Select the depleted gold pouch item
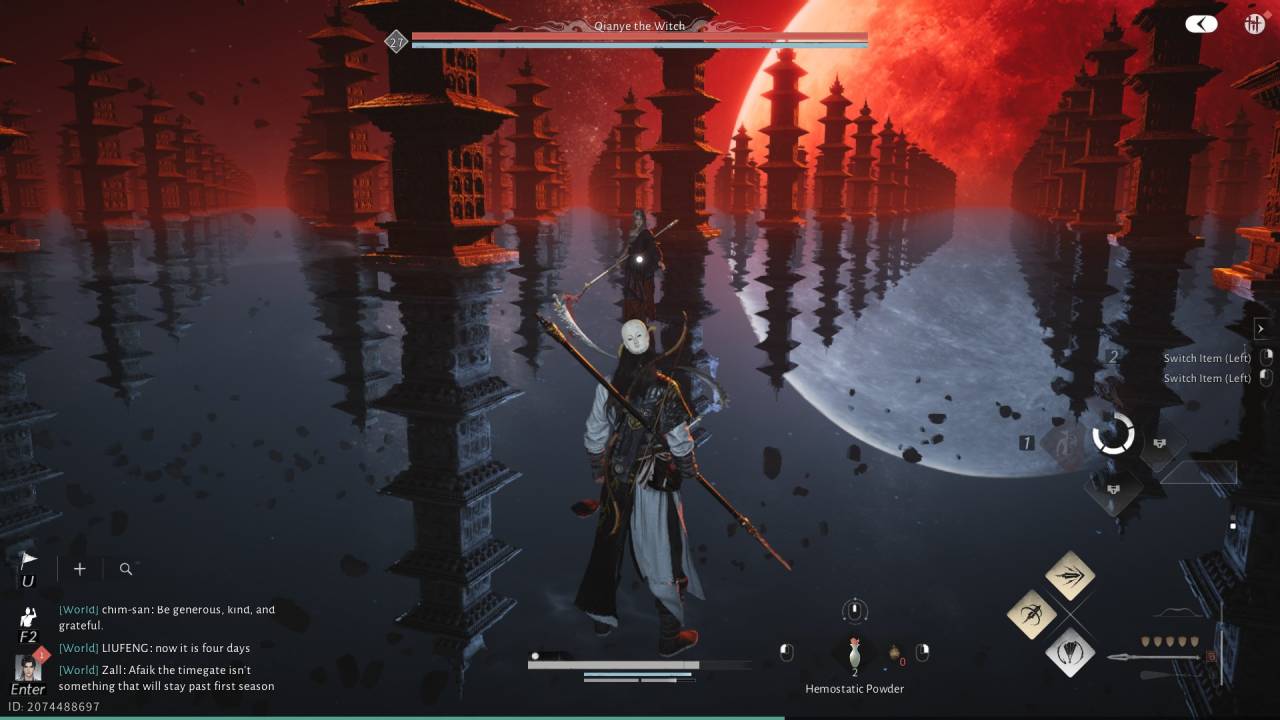Screen dimensions: 1280x720 895,653
